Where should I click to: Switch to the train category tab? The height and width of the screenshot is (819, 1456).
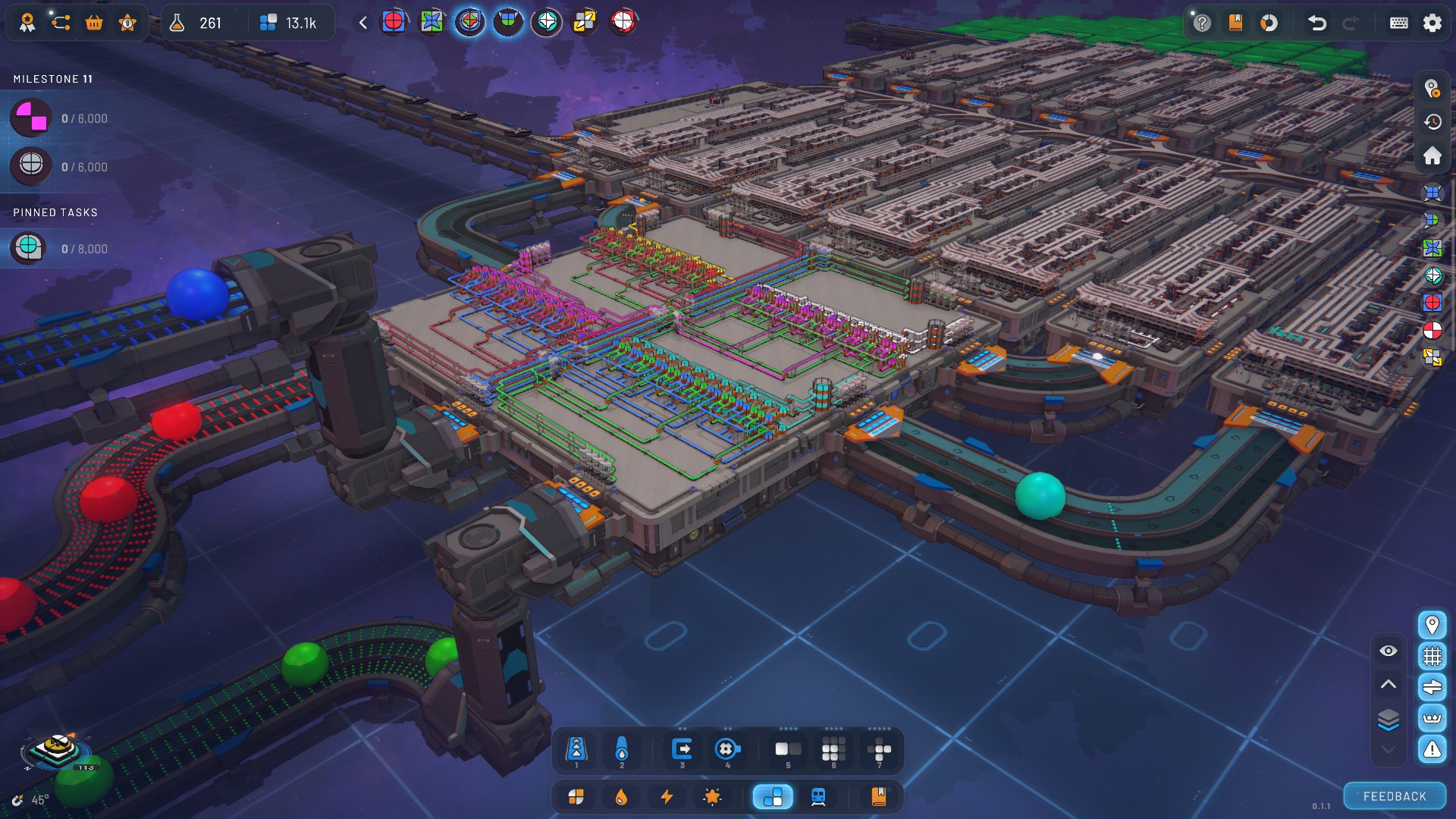[x=818, y=796]
